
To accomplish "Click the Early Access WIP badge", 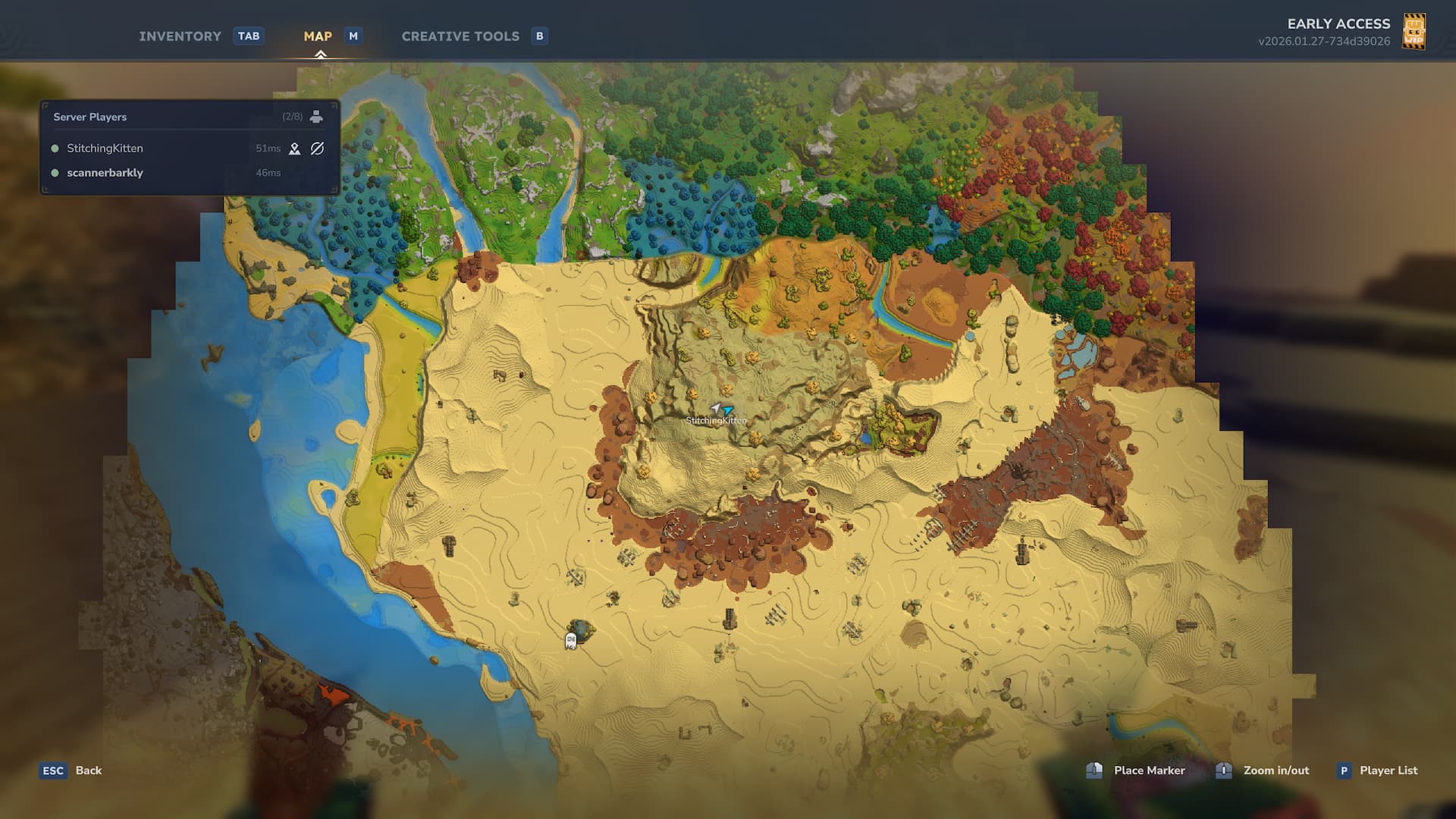I will (1414, 32).
